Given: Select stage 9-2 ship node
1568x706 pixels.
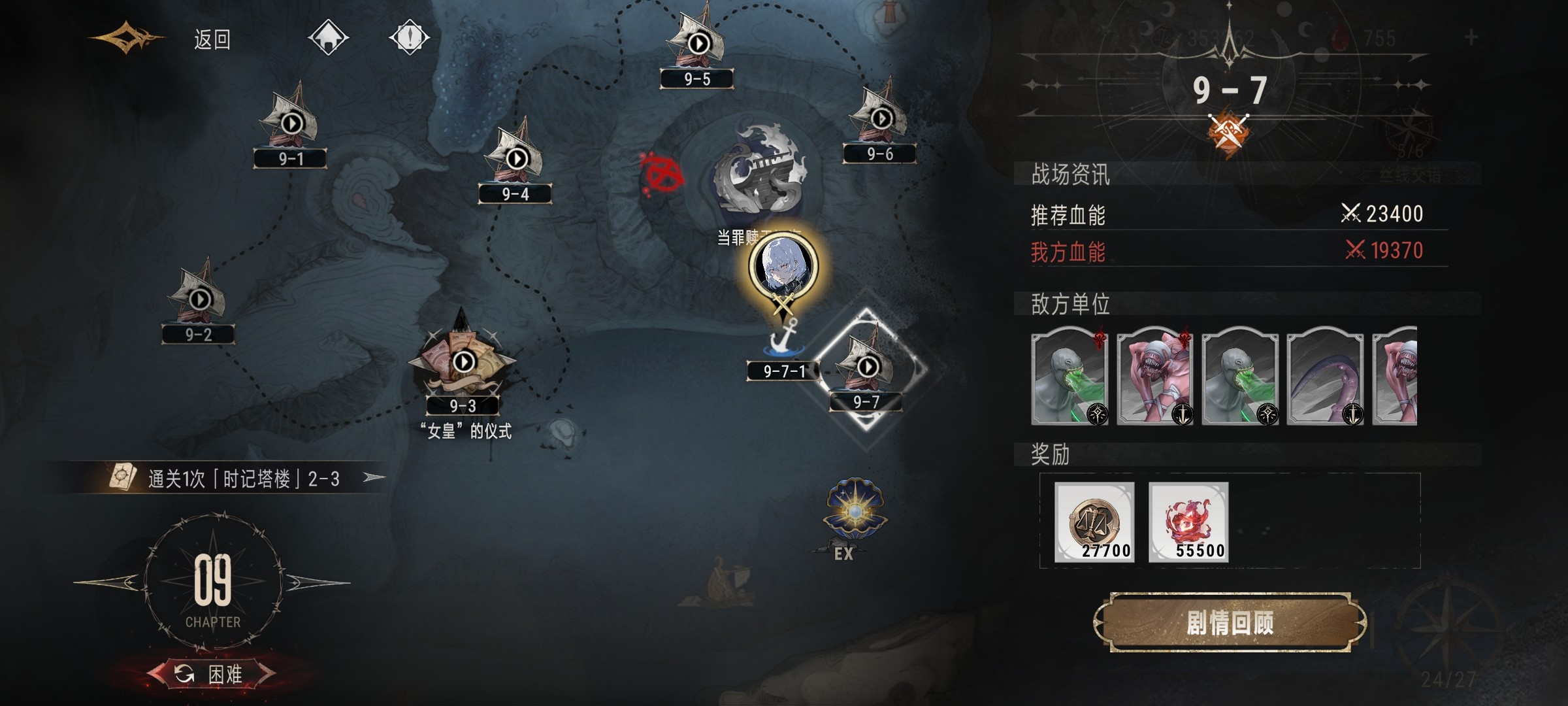Looking at the screenshot, I should 199,301.
